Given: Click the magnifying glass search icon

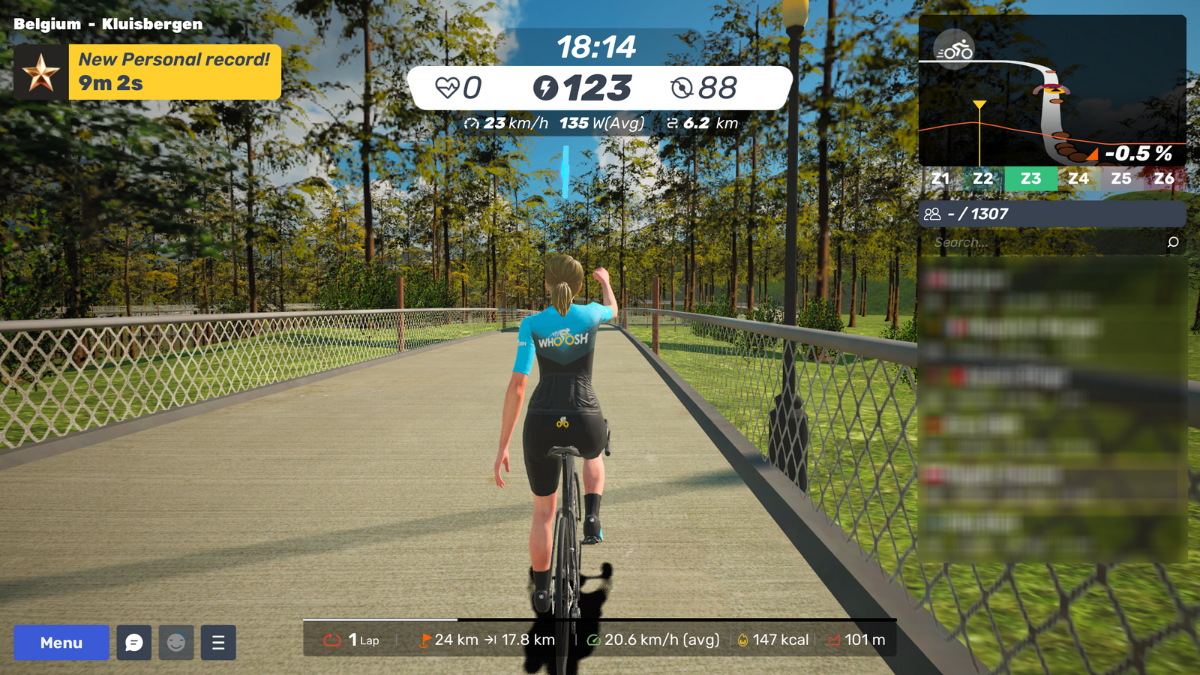Looking at the screenshot, I should pos(1173,242).
